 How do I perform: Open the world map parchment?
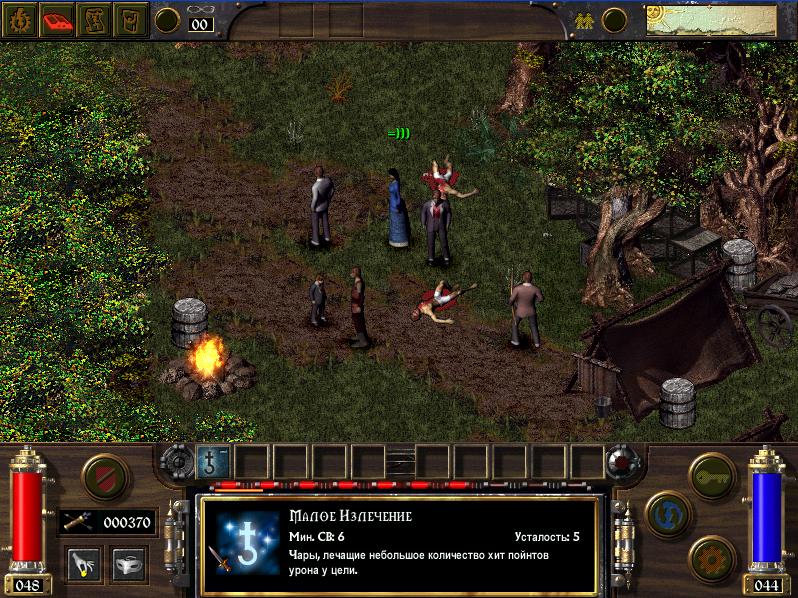[719, 19]
